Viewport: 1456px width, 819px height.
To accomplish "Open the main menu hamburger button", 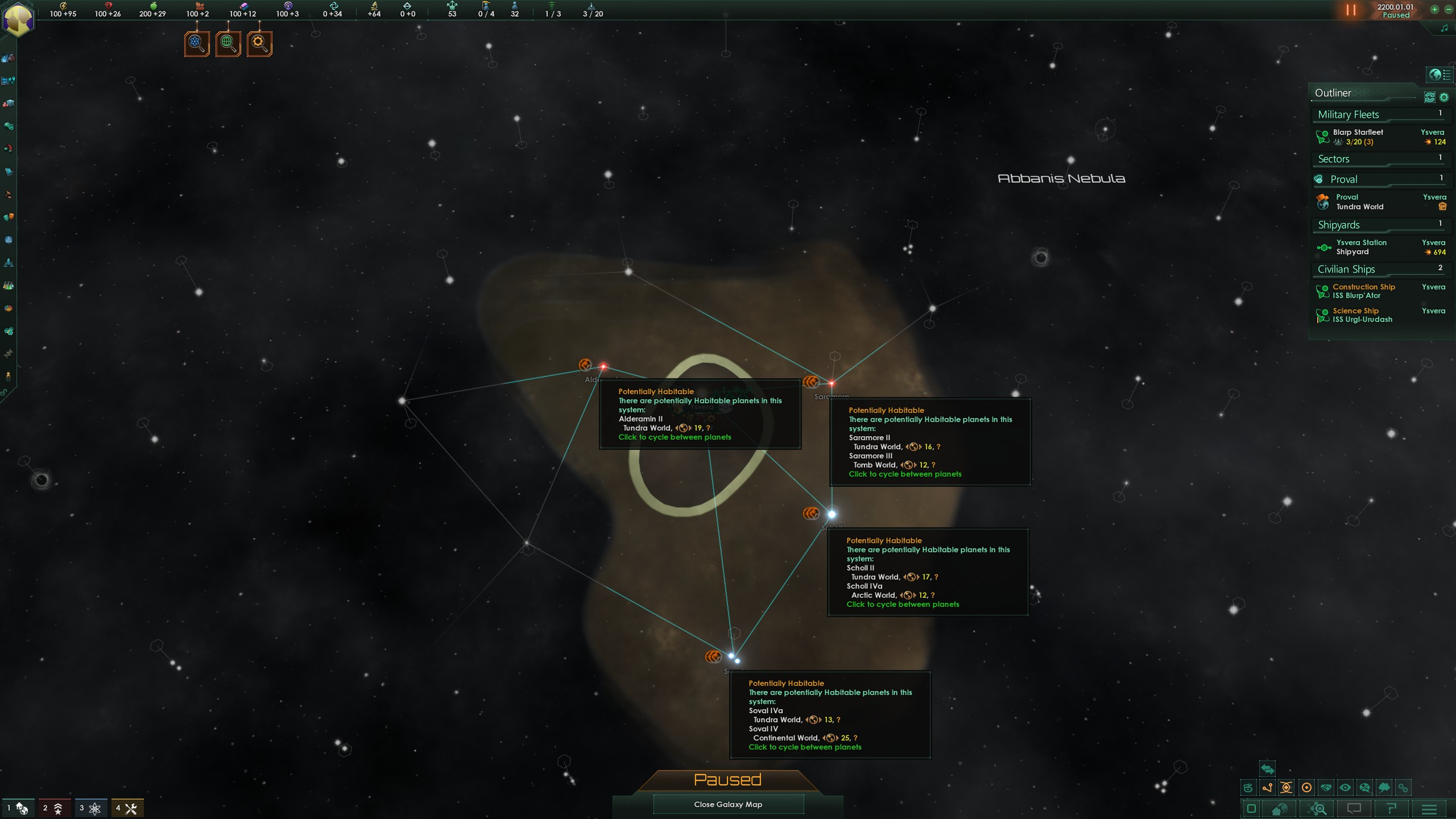I will click(x=1429, y=809).
